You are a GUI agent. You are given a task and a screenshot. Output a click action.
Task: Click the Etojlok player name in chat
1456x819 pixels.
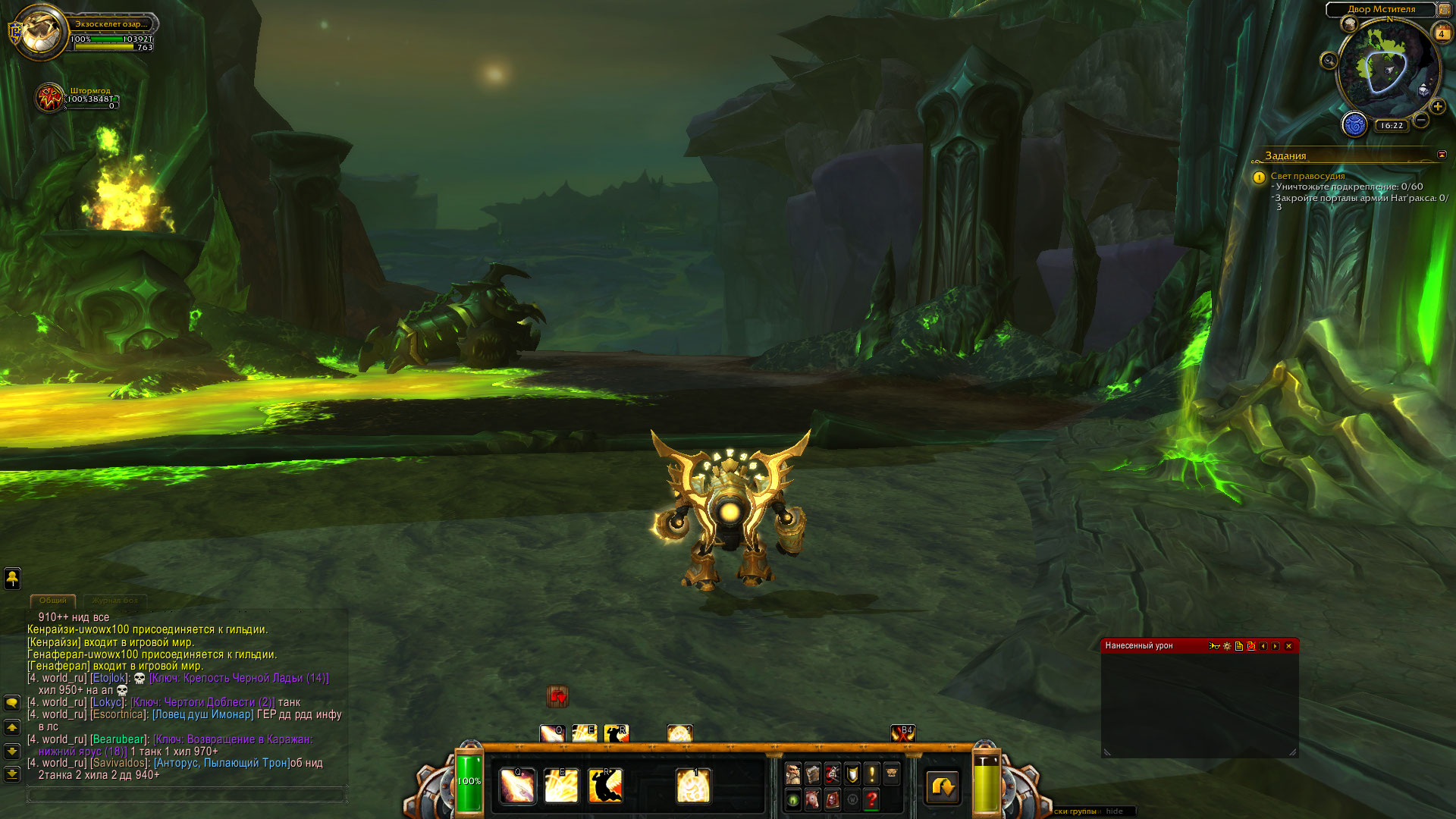tap(108, 678)
